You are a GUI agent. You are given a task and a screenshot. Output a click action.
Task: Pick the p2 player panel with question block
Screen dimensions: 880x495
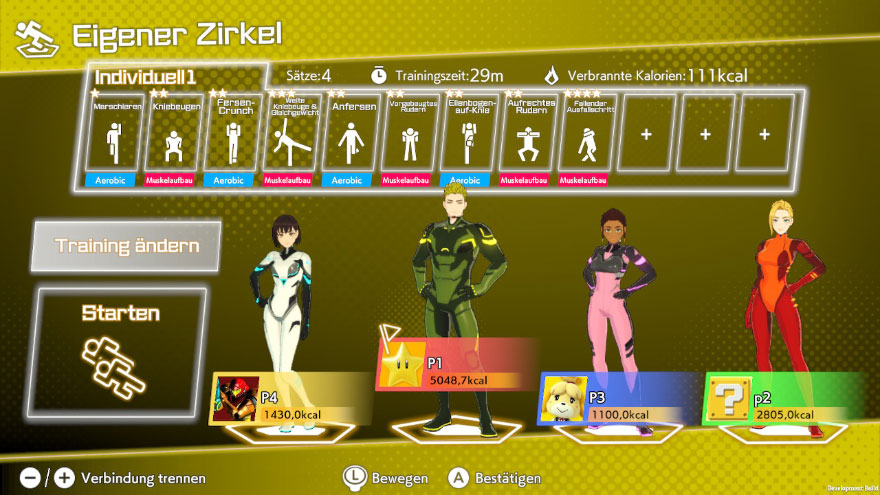(783, 399)
